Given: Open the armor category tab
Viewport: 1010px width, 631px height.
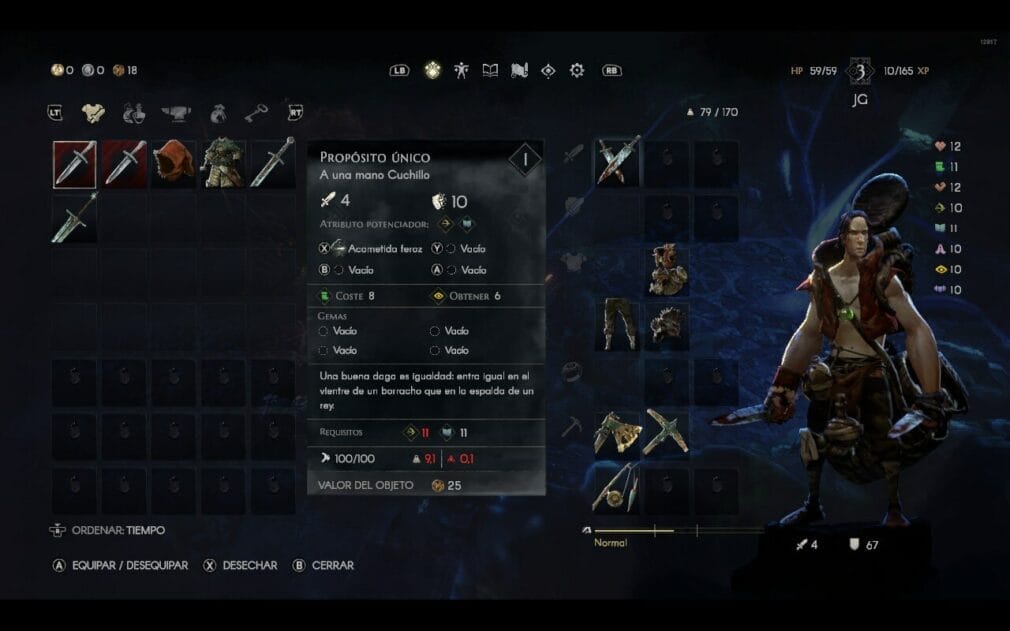Looking at the screenshot, I should point(93,113).
